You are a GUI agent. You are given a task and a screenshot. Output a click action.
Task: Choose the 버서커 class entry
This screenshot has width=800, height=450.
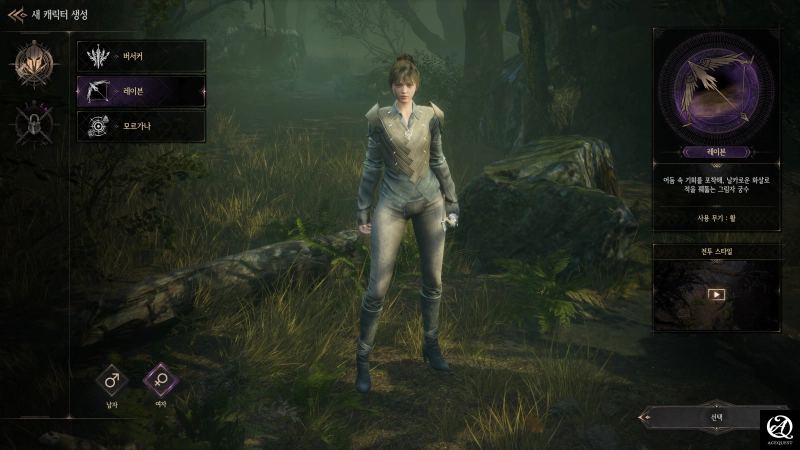click(141, 56)
